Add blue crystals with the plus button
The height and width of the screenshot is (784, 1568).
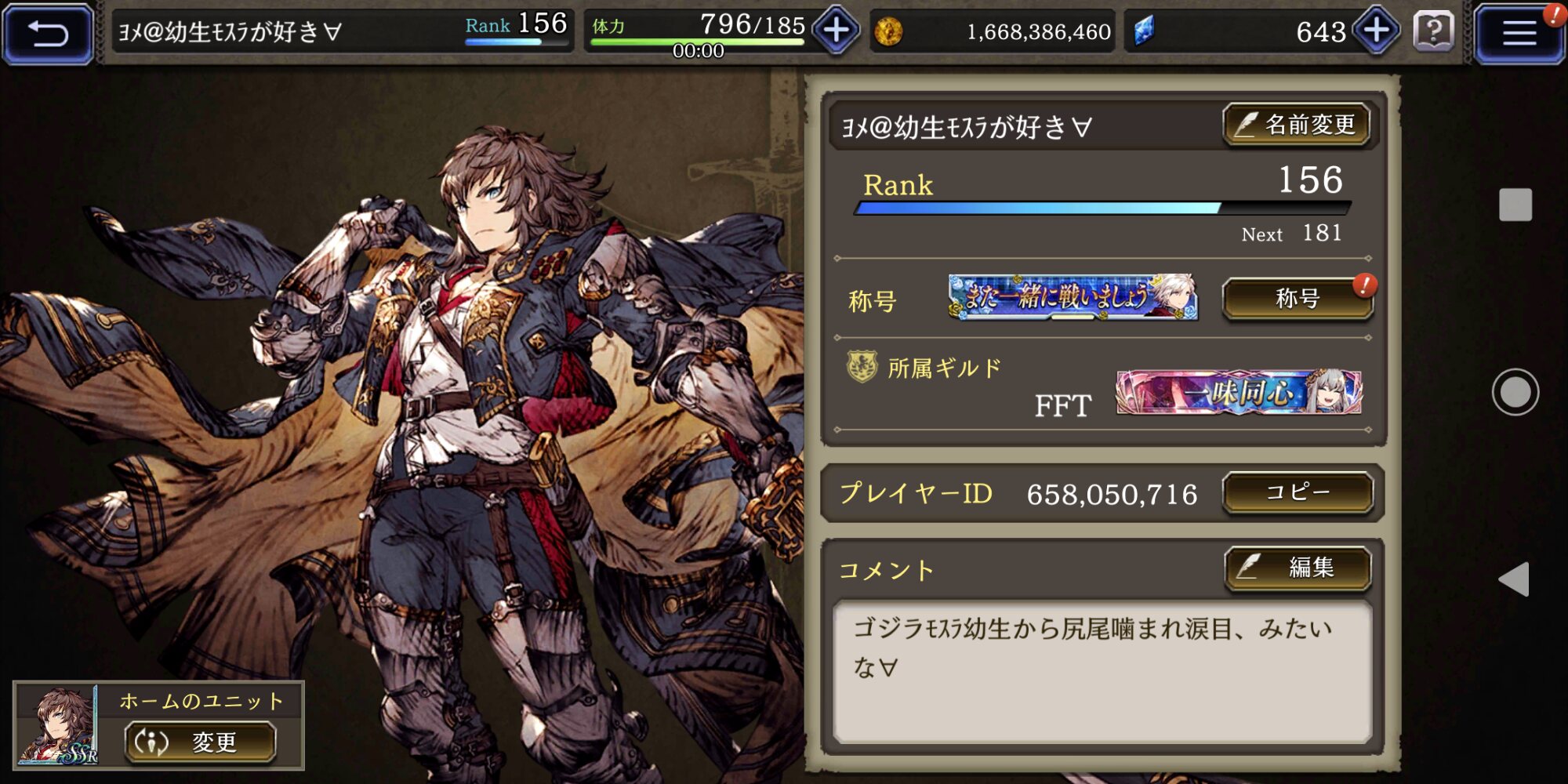point(1377,31)
